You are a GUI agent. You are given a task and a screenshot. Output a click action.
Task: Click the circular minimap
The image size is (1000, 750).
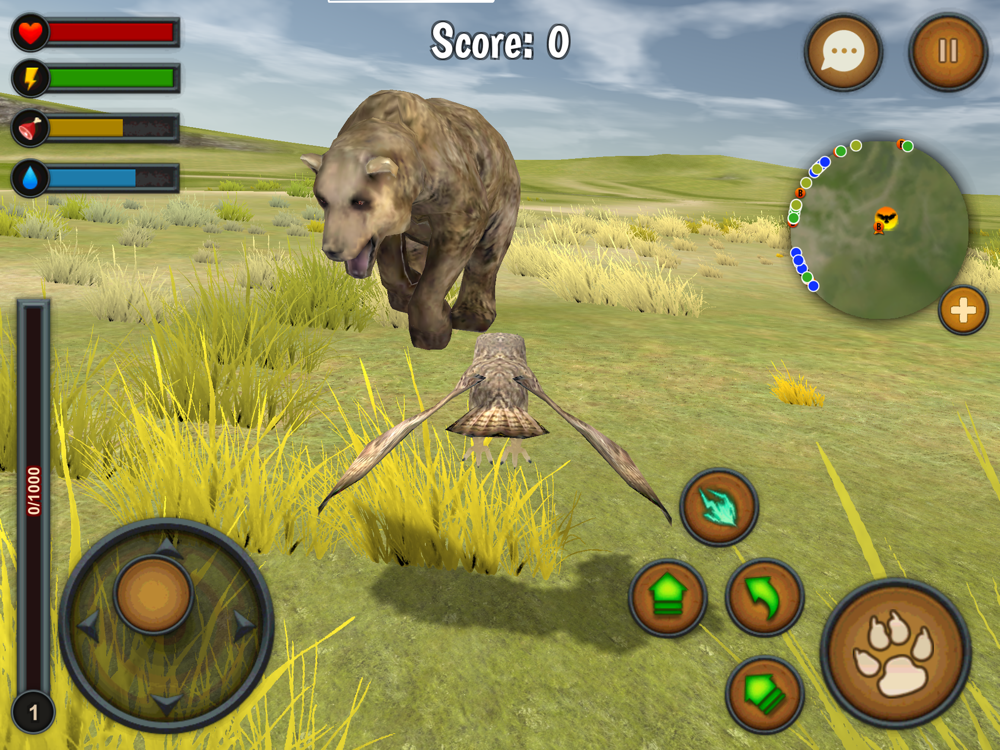[x=882, y=230]
